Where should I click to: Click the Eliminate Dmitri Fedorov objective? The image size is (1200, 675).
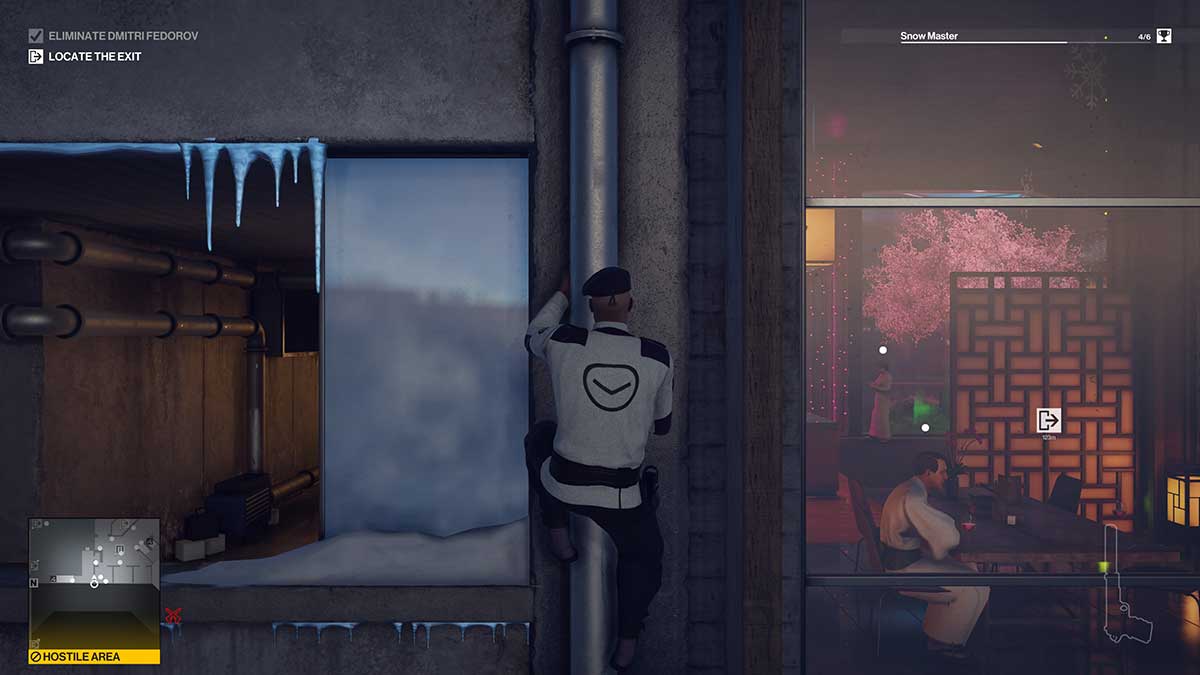click(113, 36)
